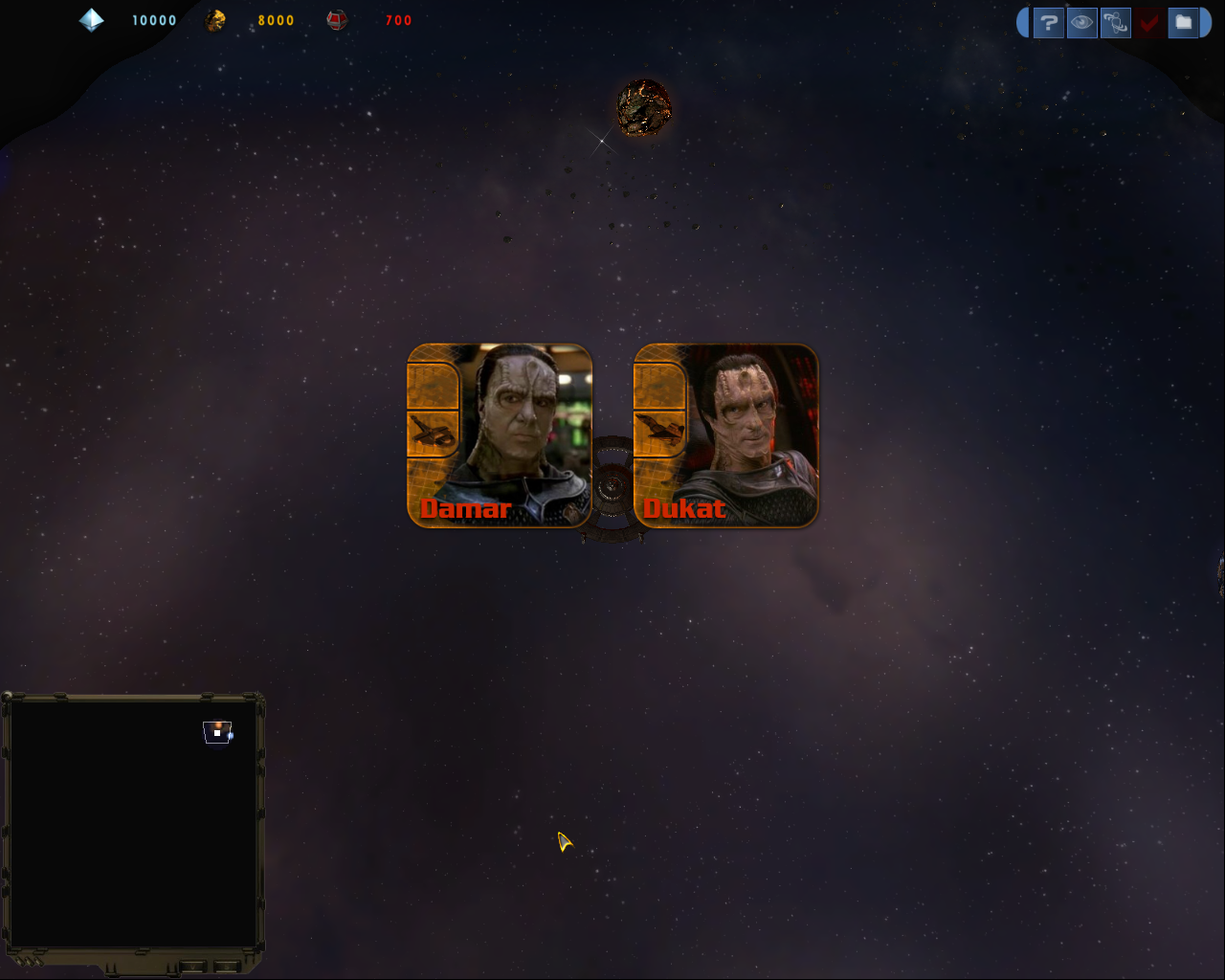
Task: Click the red checkmark objectives button
Action: pyautogui.click(x=1149, y=22)
